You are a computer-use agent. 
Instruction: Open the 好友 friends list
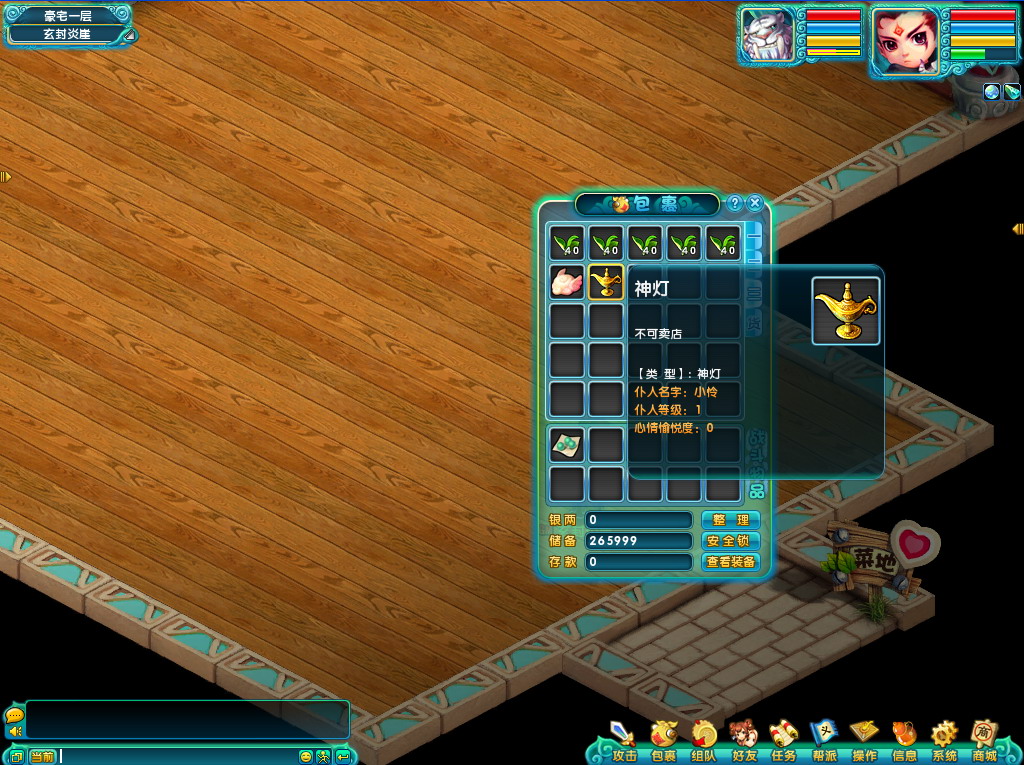coord(743,740)
